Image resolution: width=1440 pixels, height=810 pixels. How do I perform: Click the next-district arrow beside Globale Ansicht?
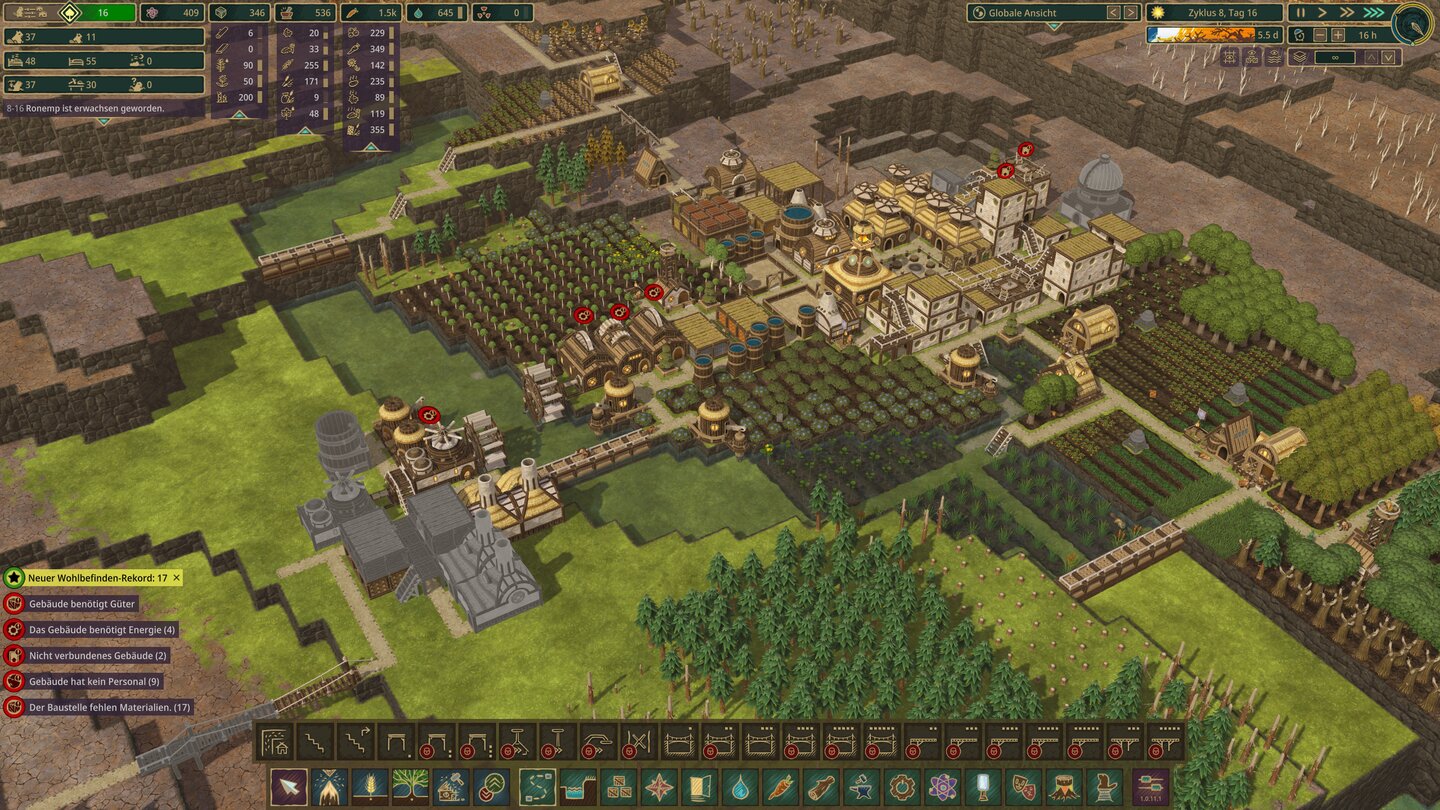1130,14
